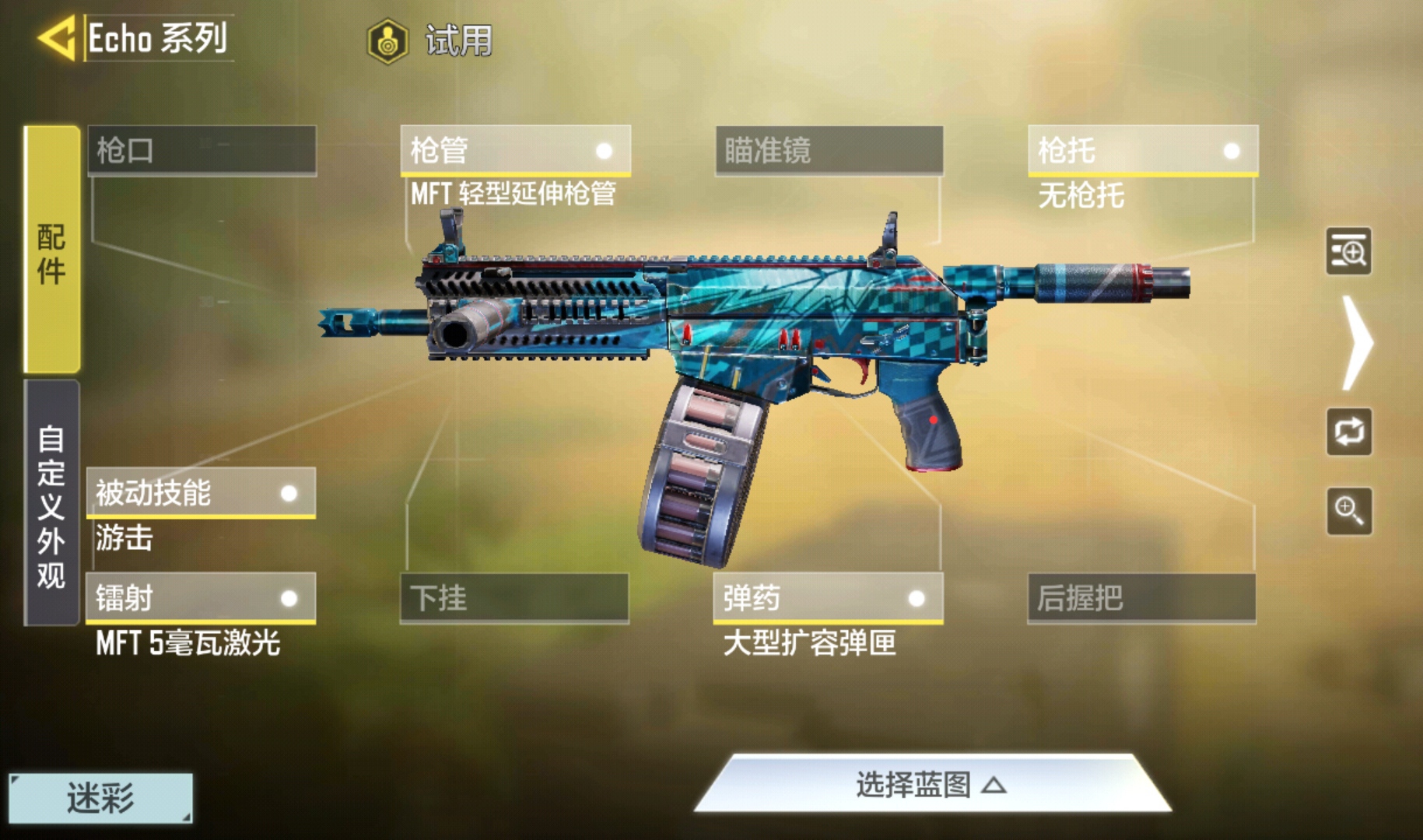
Task: Open the attachment details list icon
Action: point(1348,251)
